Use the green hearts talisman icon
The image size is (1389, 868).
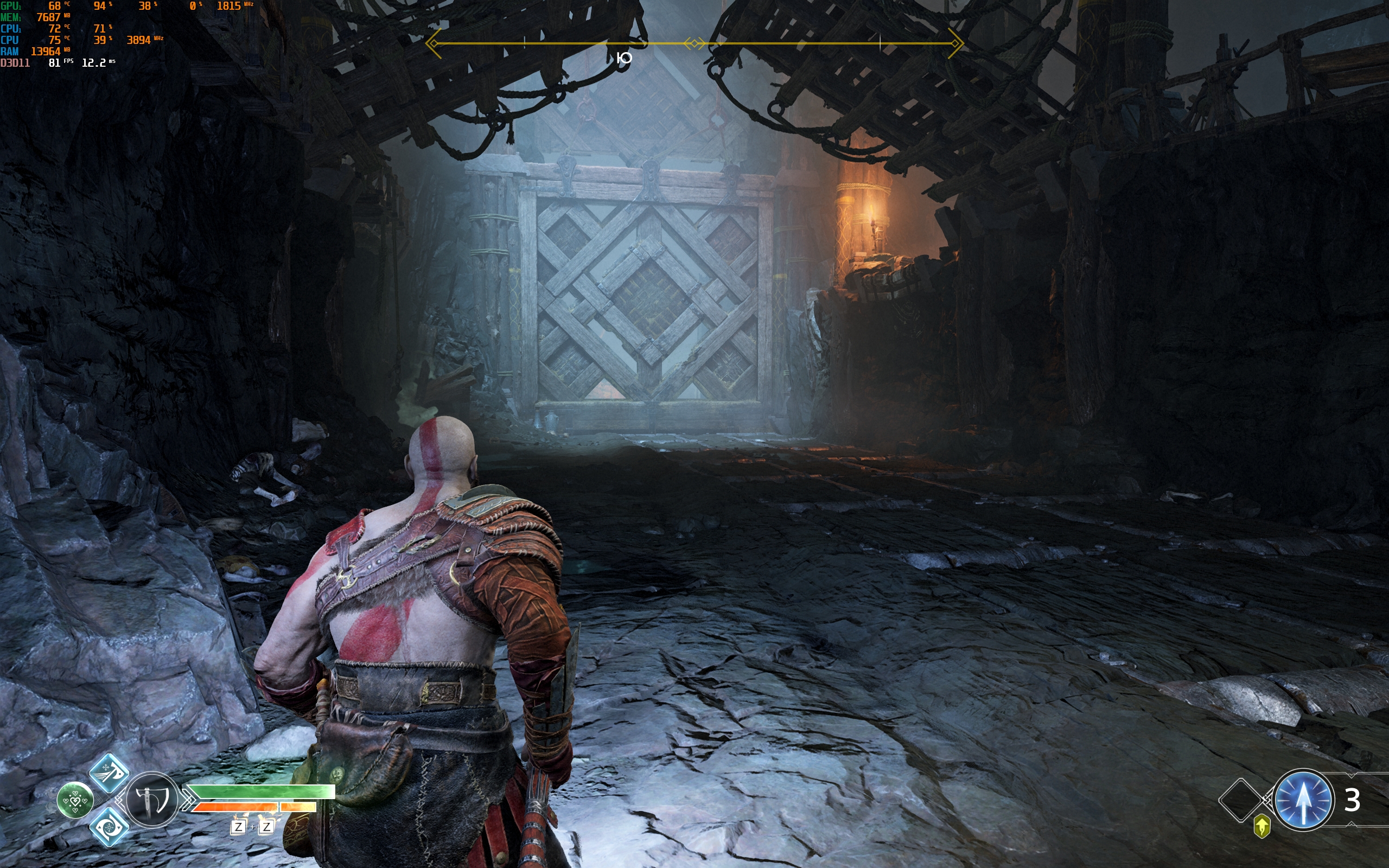pyautogui.click(x=75, y=800)
